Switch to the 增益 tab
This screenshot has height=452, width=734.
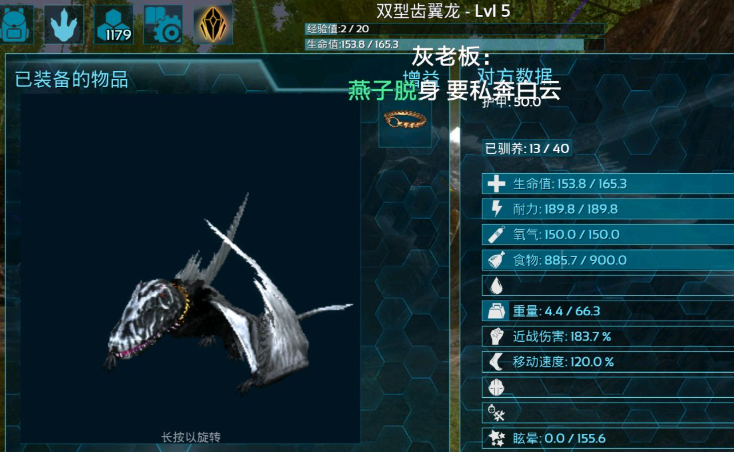point(421,78)
